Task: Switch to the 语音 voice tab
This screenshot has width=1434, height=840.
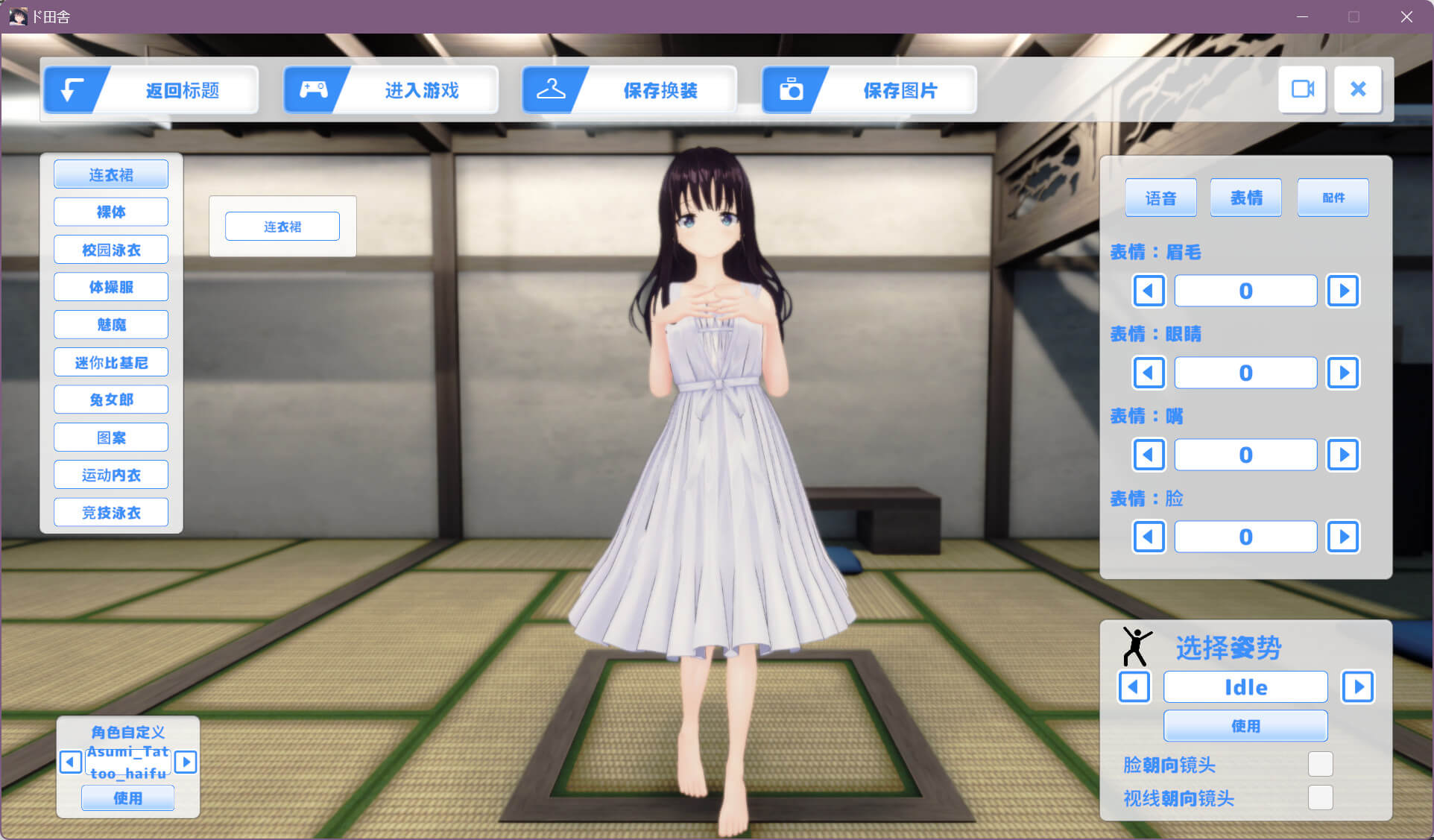Action: point(1160,198)
